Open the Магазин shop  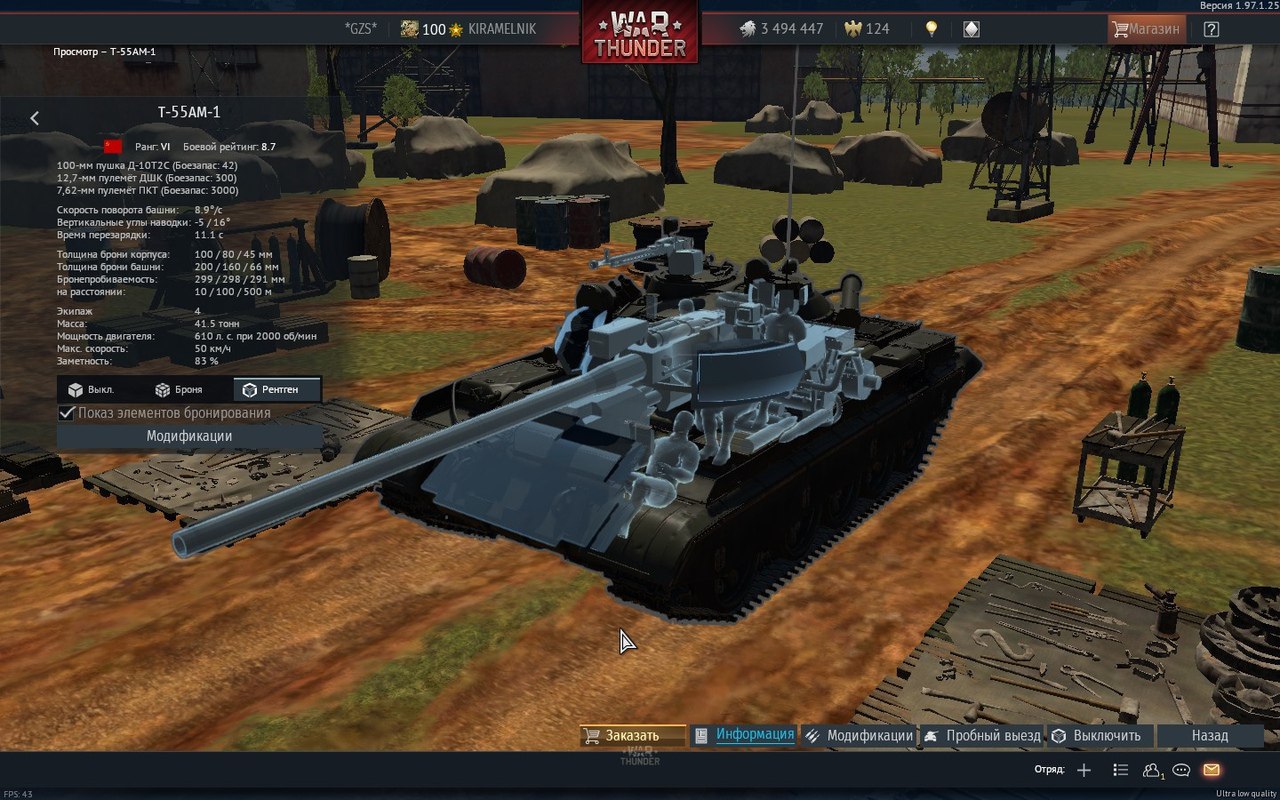1146,29
